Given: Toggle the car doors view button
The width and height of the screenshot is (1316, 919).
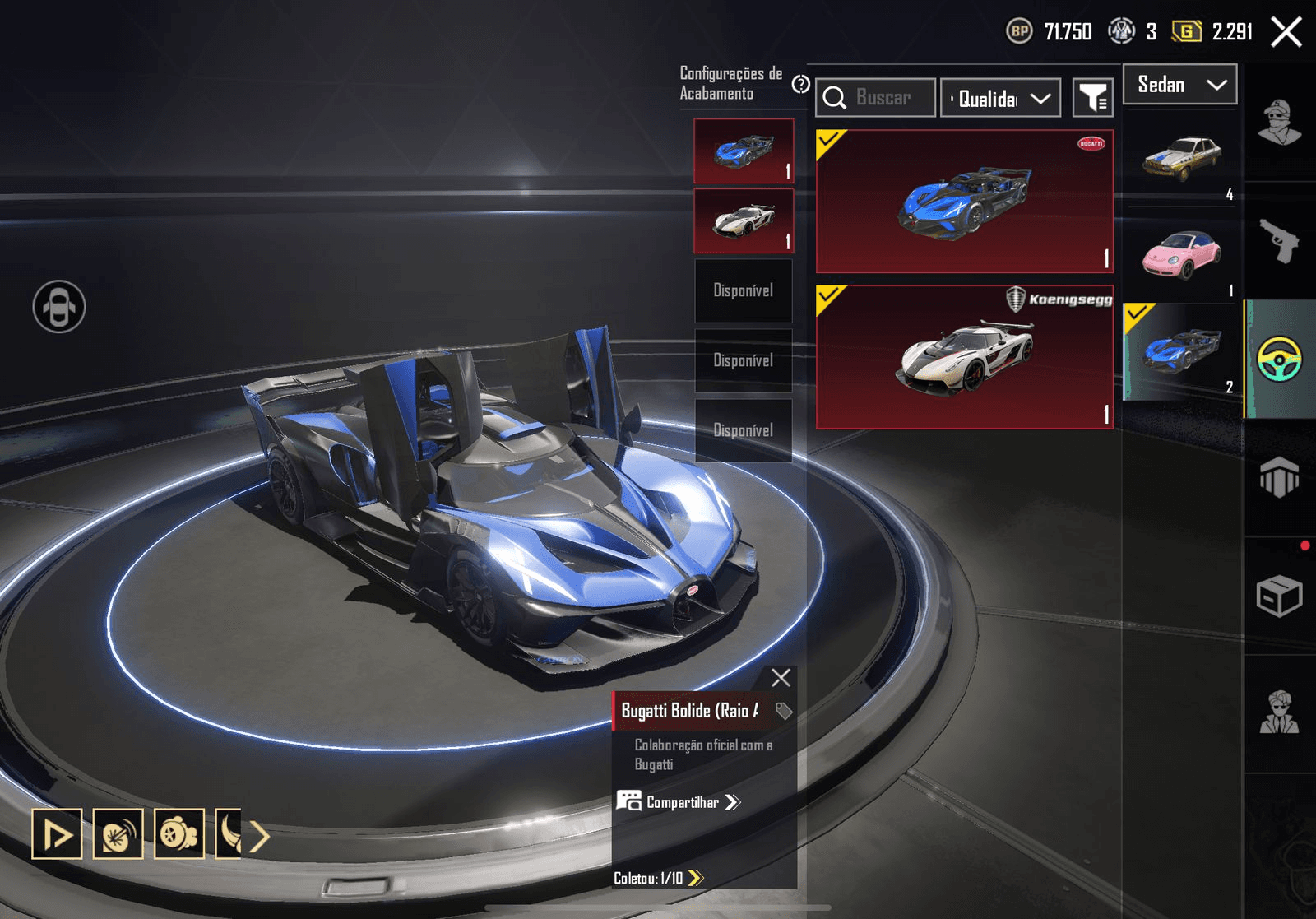Looking at the screenshot, I should 59,307.
